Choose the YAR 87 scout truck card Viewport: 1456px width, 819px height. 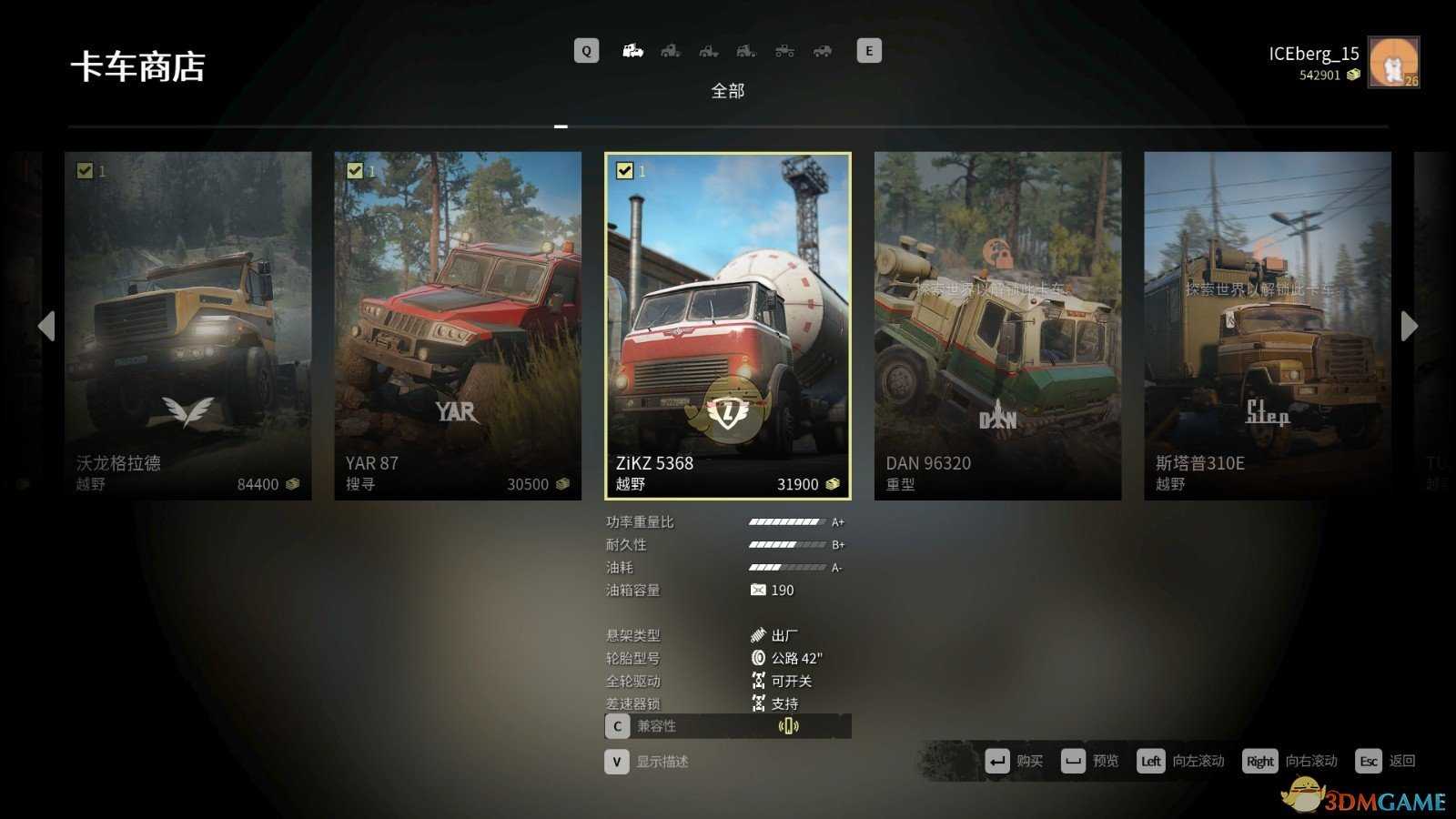click(458, 325)
